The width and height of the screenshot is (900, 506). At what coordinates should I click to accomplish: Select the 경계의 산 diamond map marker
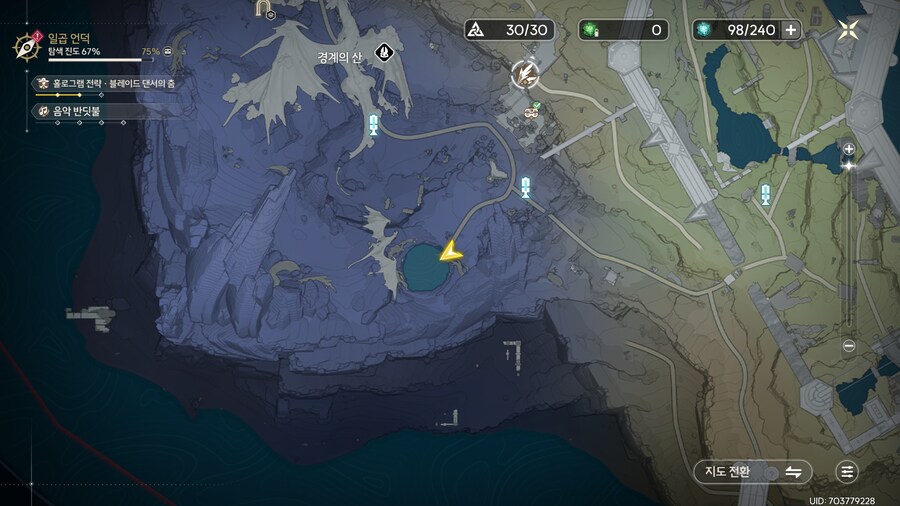382,51
